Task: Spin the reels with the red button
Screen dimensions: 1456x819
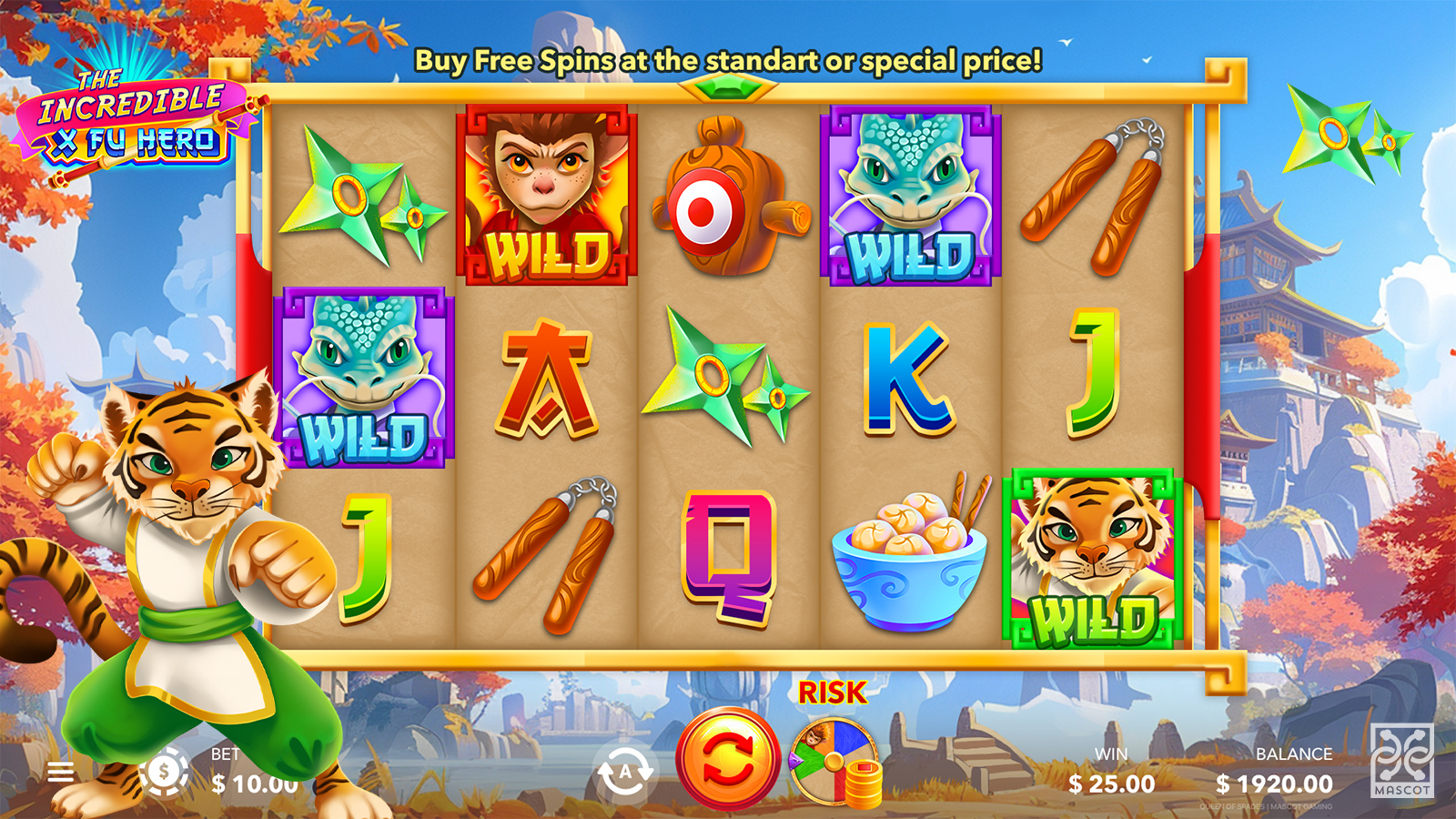Action: tap(727, 759)
